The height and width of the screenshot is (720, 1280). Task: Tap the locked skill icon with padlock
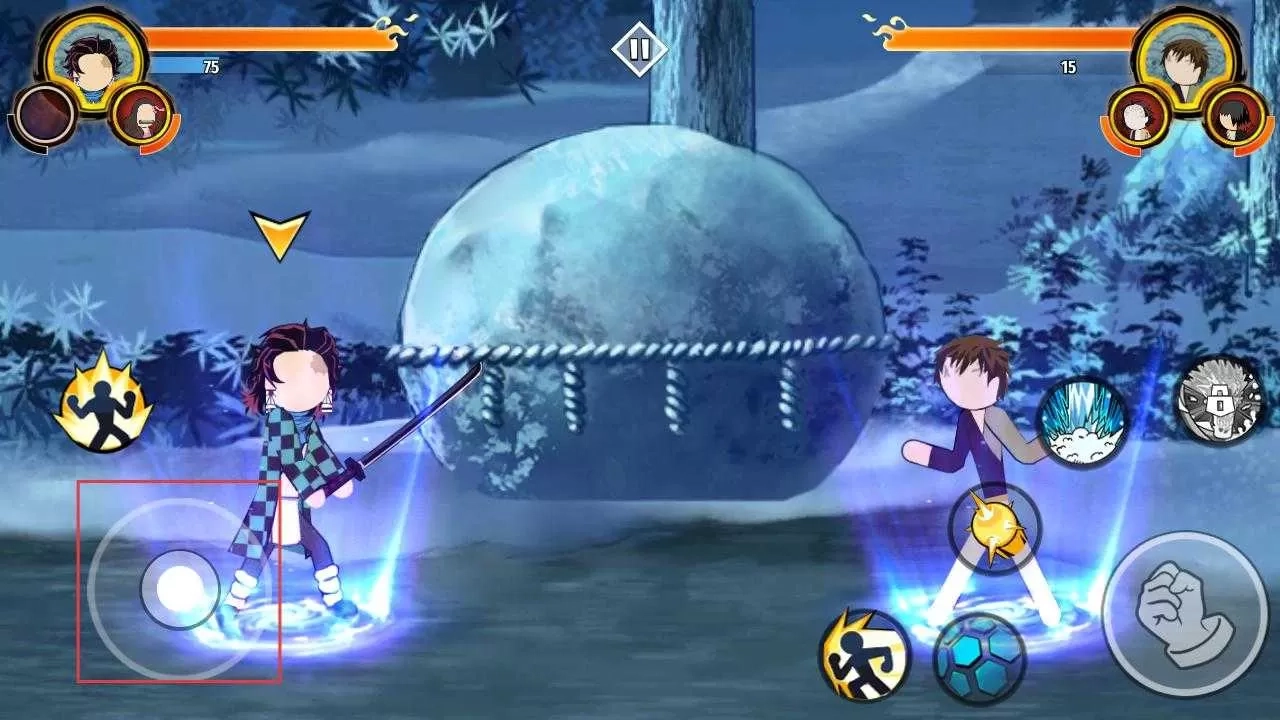1219,401
